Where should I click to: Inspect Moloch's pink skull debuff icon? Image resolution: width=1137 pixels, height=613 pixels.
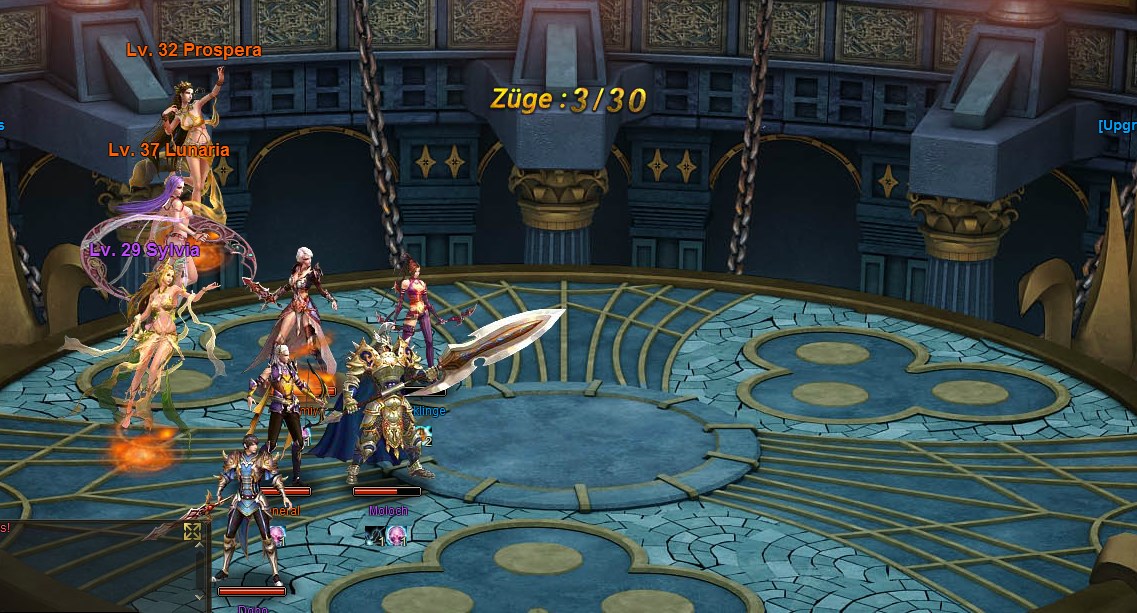click(397, 535)
